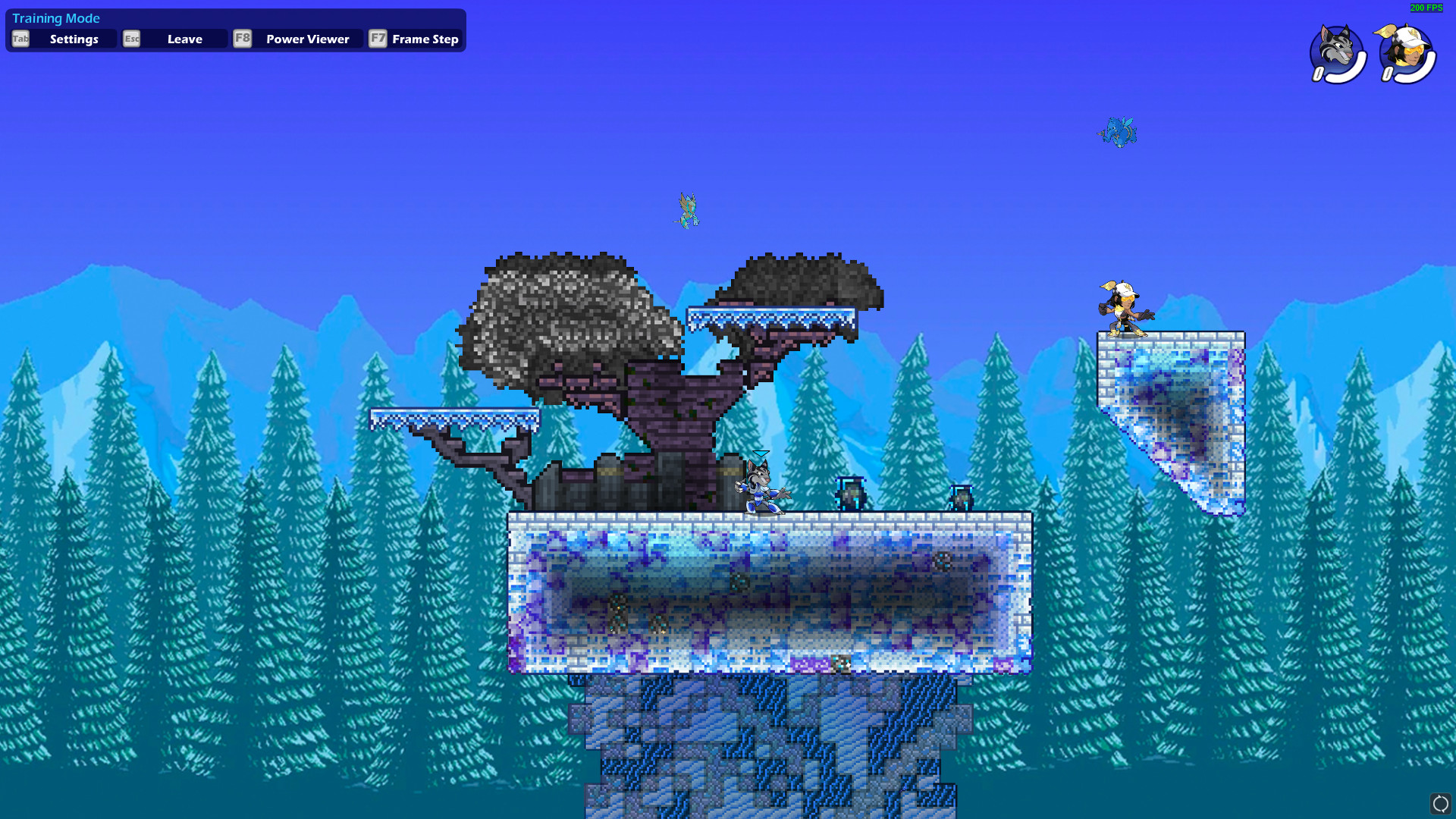
Task: Open the Power Viewer
Action: (x=306, y=39)
